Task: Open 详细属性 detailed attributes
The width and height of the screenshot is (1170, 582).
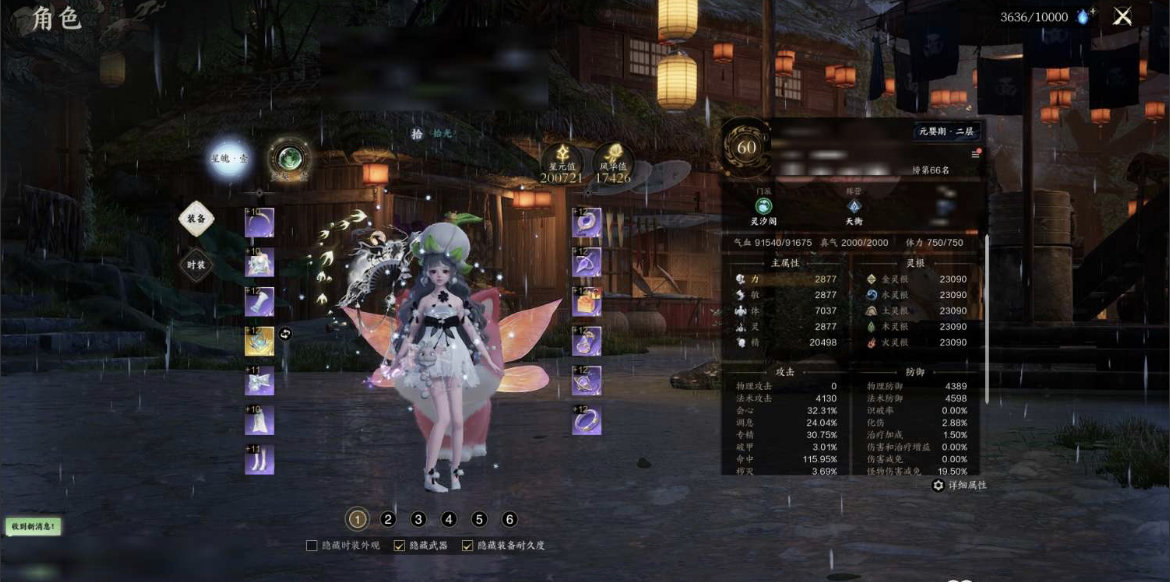Action: 960,485
